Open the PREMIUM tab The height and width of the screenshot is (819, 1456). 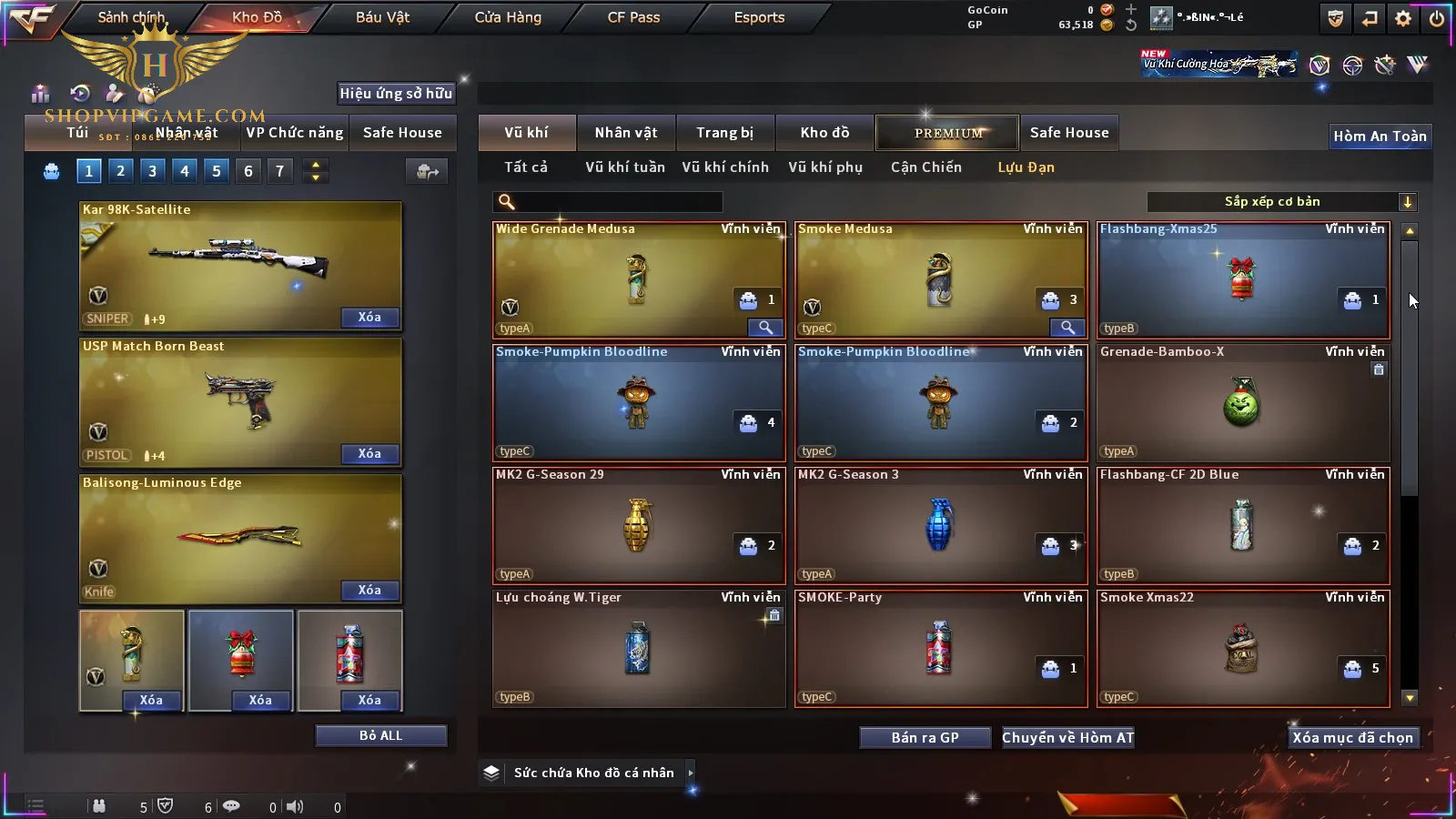[947, 133]
